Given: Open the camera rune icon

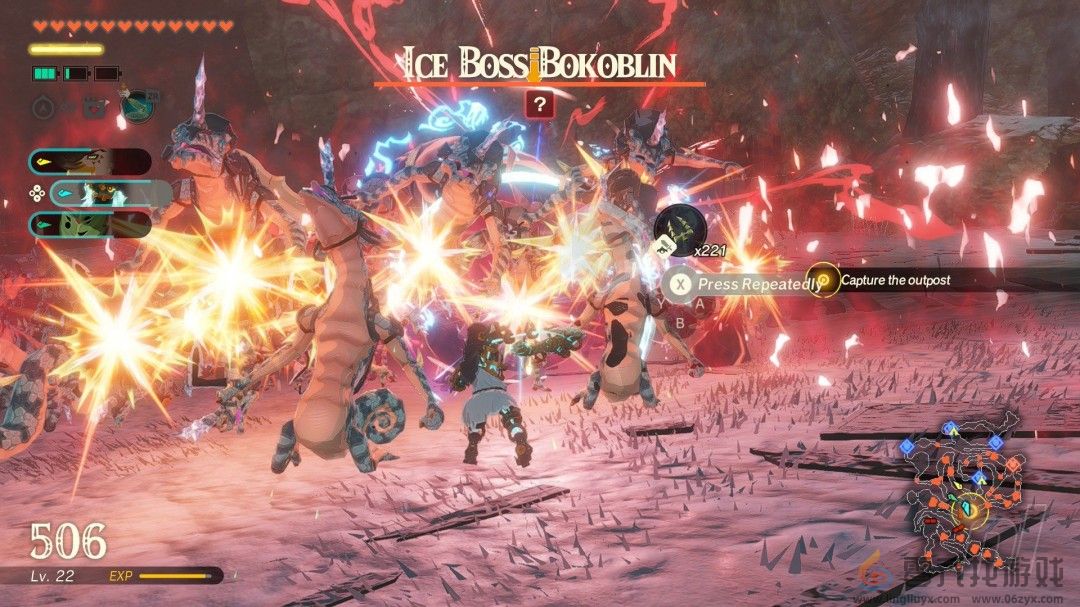Looking at the screenshot, I should click(x=93, y=104).
